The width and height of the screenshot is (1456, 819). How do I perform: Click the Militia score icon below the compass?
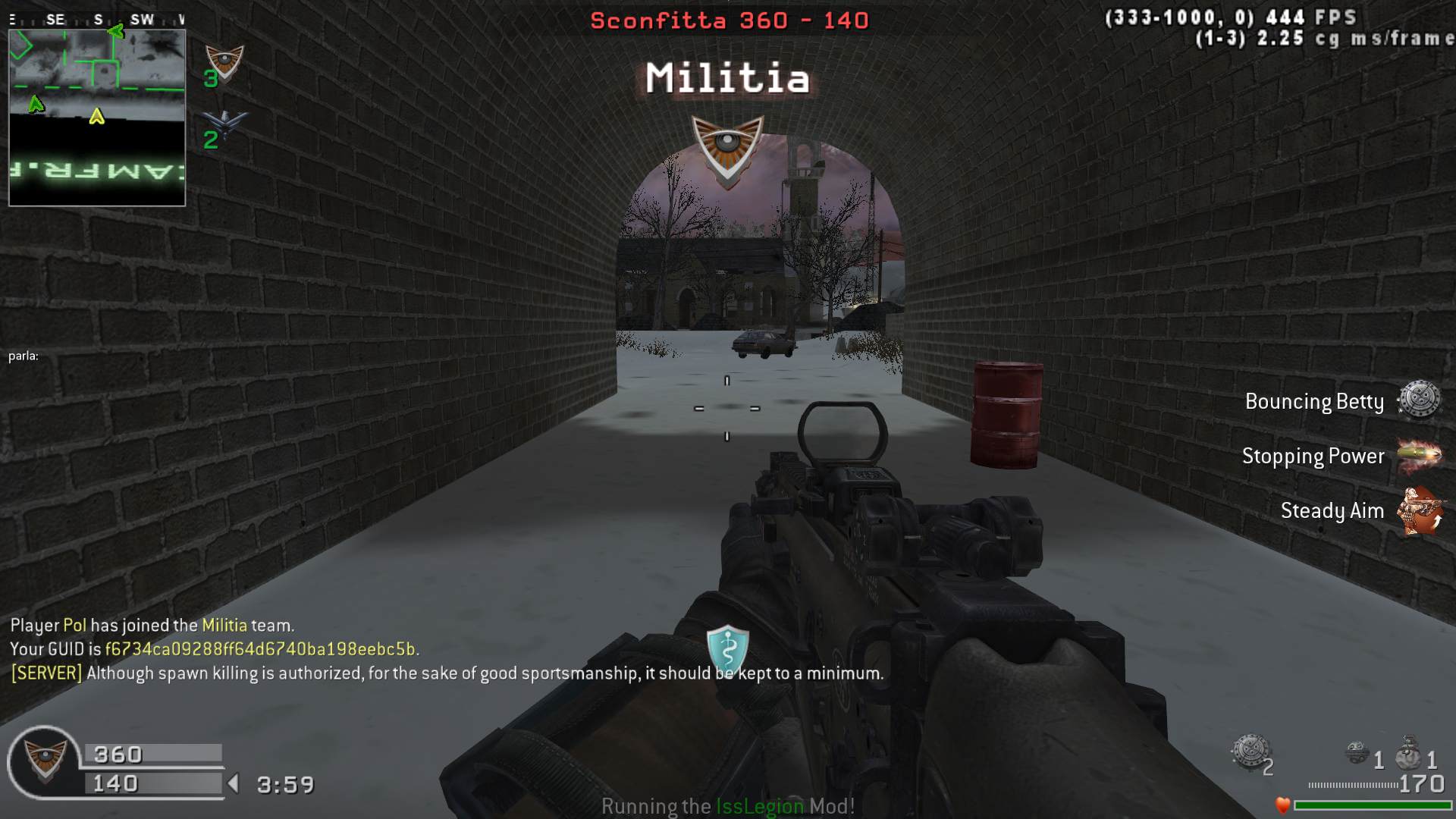coord(224,63)
